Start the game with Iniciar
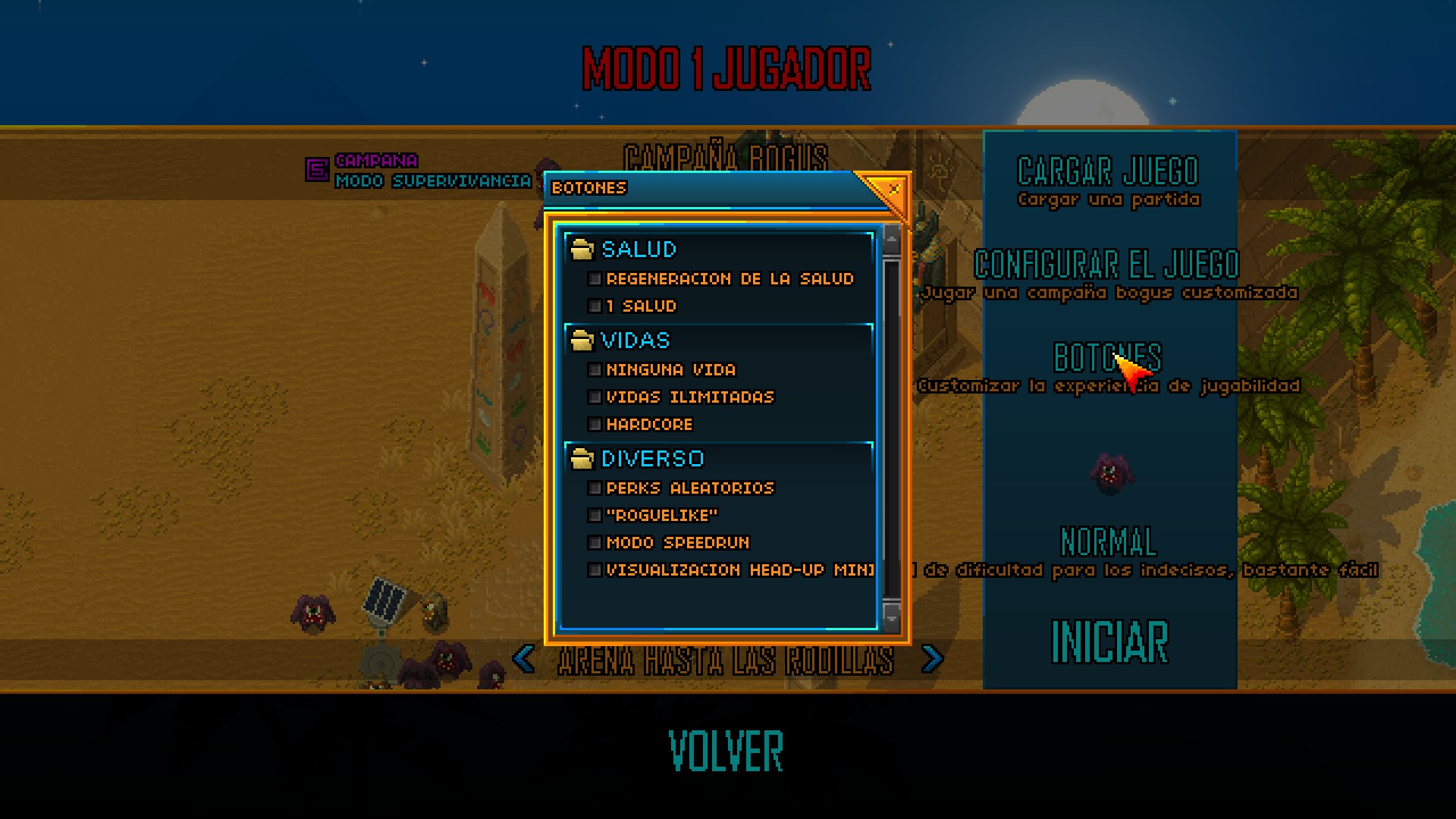Screen dimensions: 1456x819 coord(1109,642)
